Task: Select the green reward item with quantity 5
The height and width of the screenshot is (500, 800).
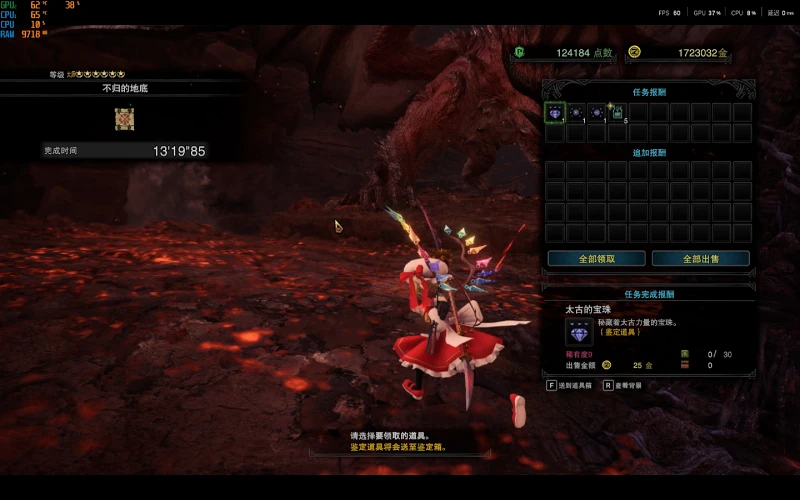Action: pos(617,113)
